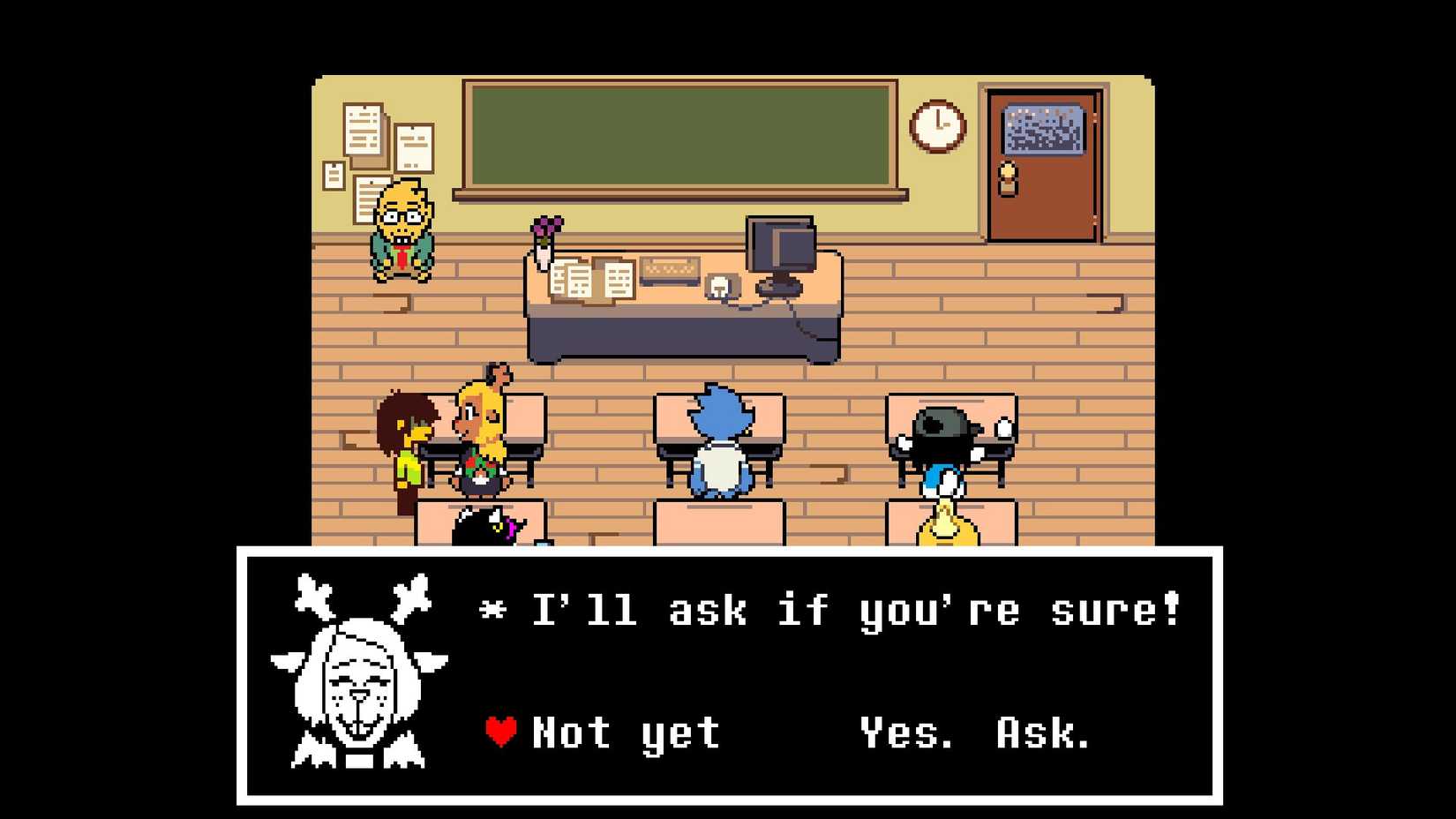The height and width of the screenshot is (819, 1456).
Task: Select the red heart soul cursor
Action: click(499, 731)
